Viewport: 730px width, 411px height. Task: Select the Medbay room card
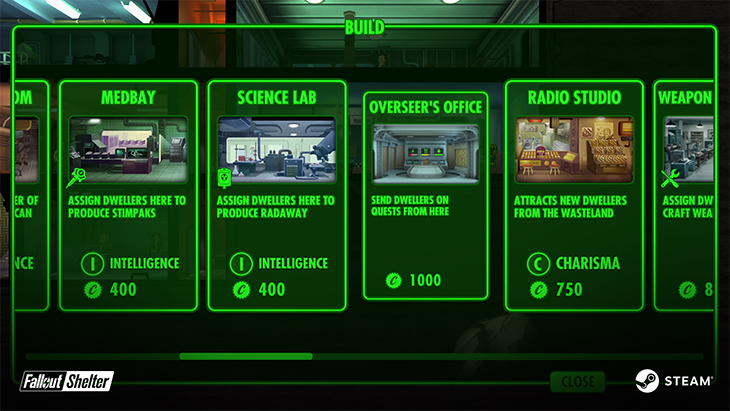[128, 195]
